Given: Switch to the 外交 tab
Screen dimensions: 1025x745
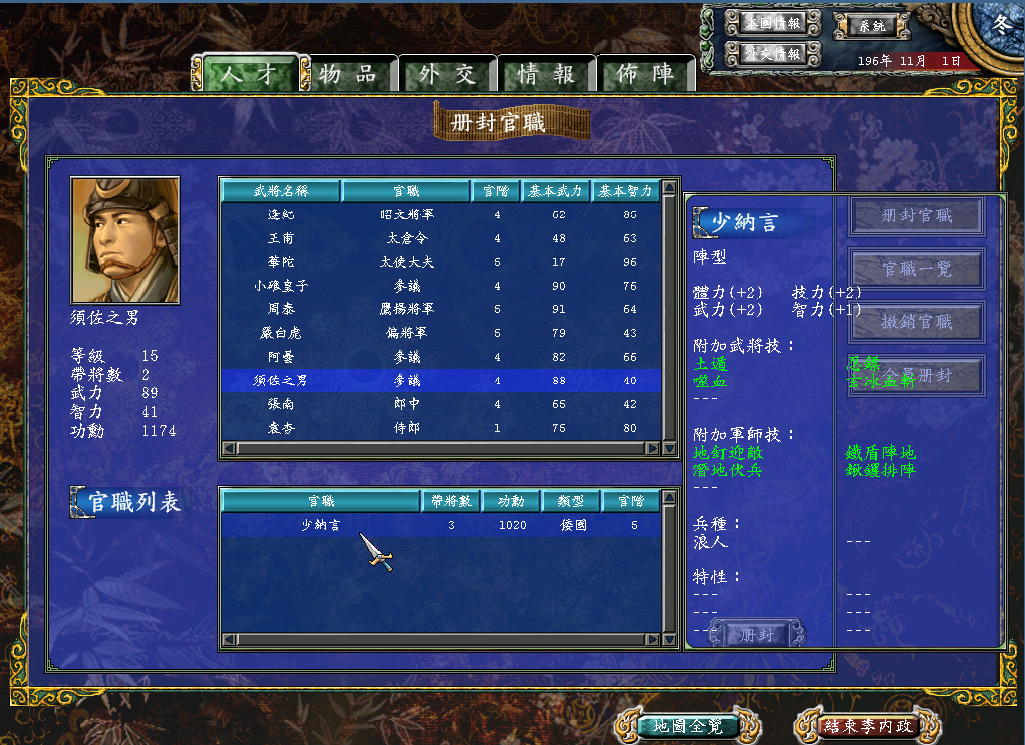Looking at the screenshot, I should click(447, 75).
